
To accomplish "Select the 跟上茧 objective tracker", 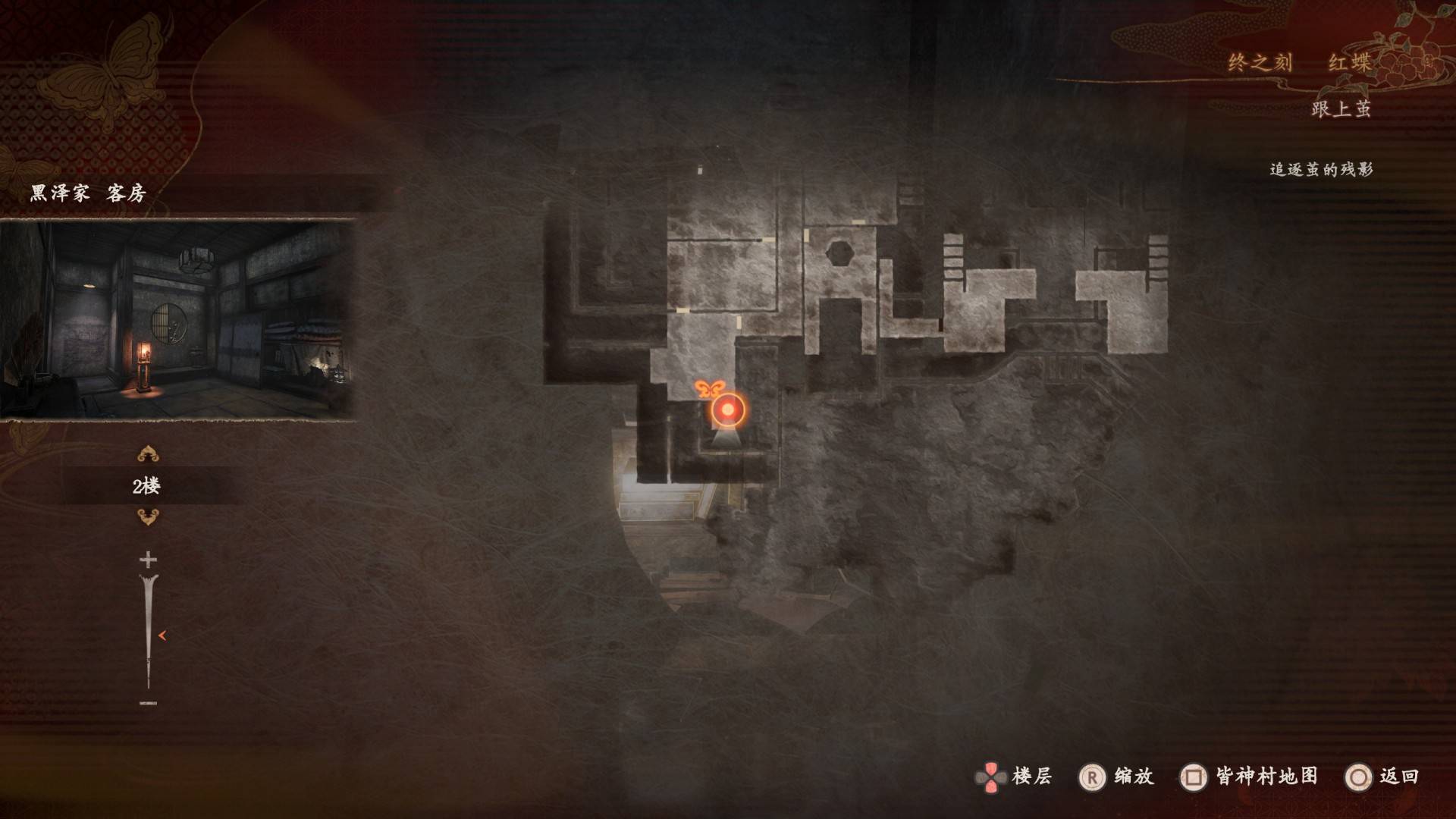I will coord(1341,109).
